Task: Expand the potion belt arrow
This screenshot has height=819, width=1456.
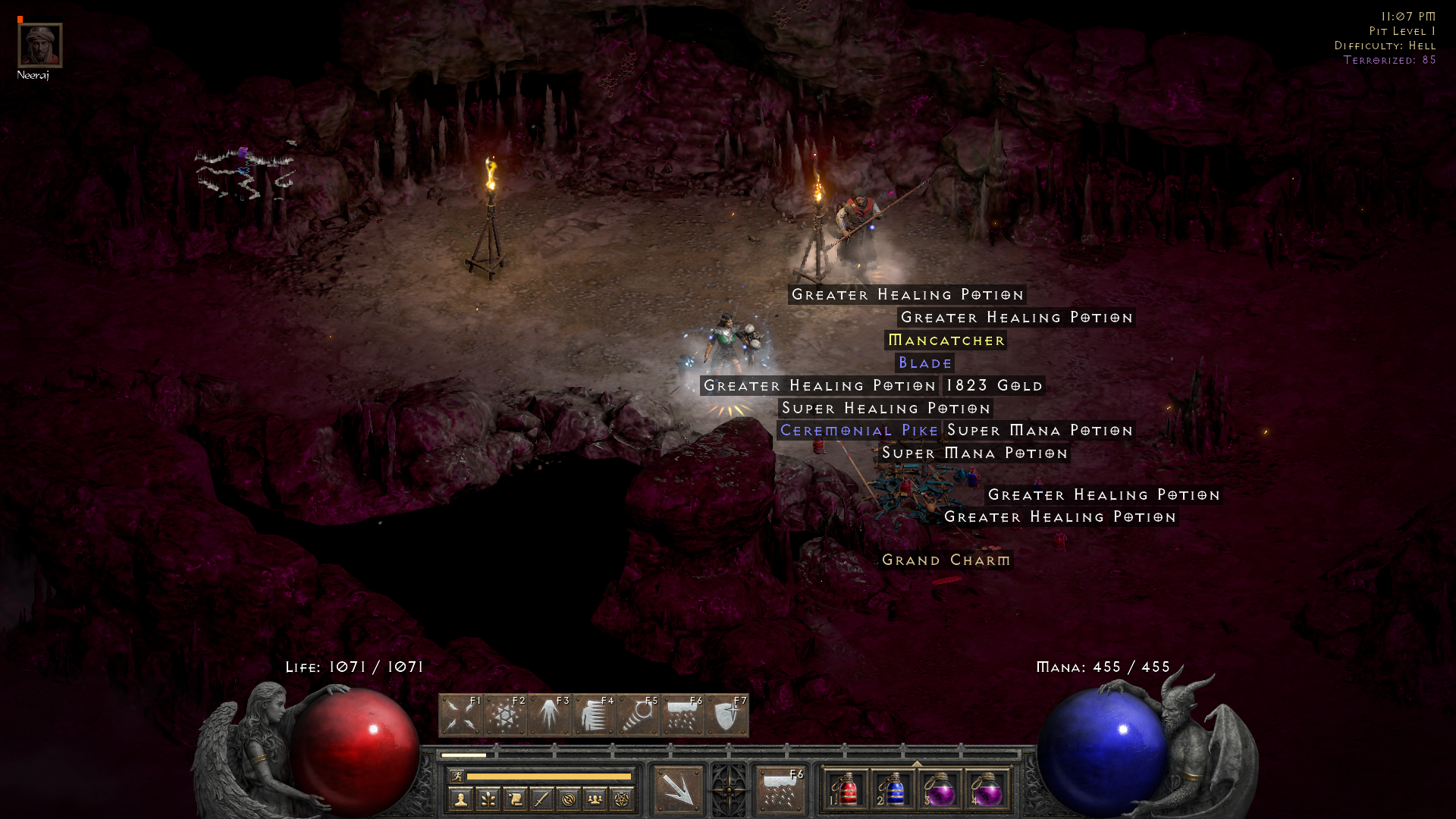Action: tap(917, 763)
